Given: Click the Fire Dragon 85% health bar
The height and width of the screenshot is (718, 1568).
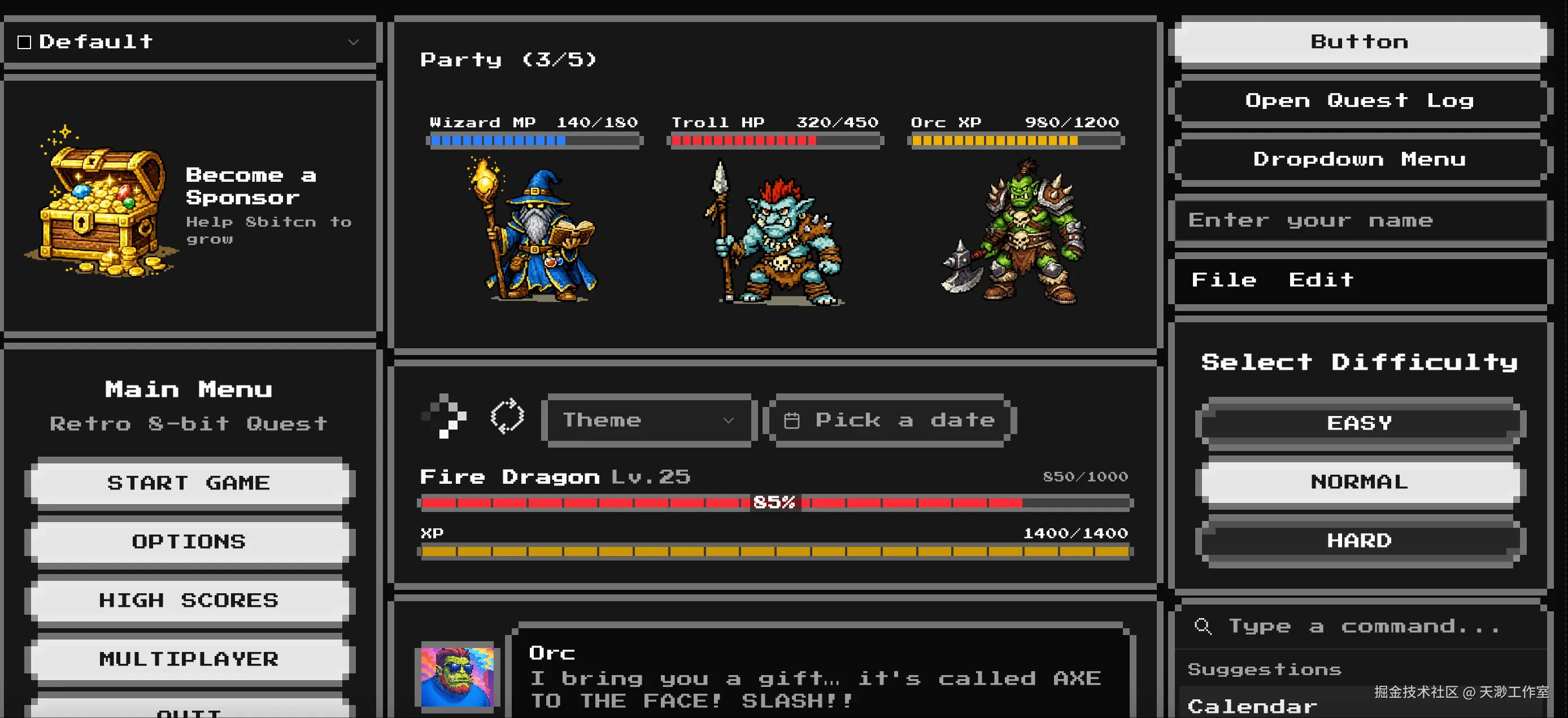Looking at the screenshot, I should [774, 503].
